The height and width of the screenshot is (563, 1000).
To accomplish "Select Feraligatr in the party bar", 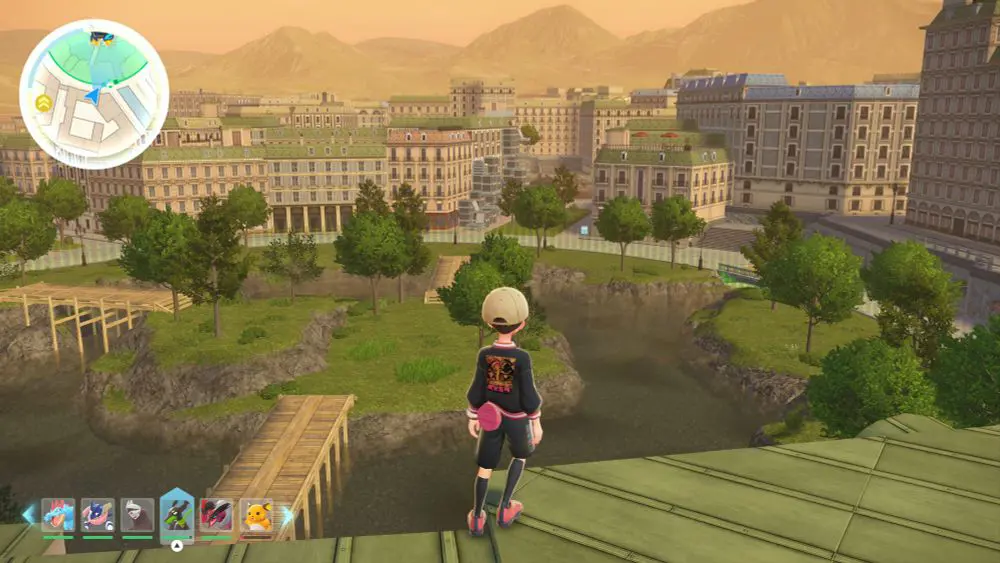I will click(x=58, y=515).
